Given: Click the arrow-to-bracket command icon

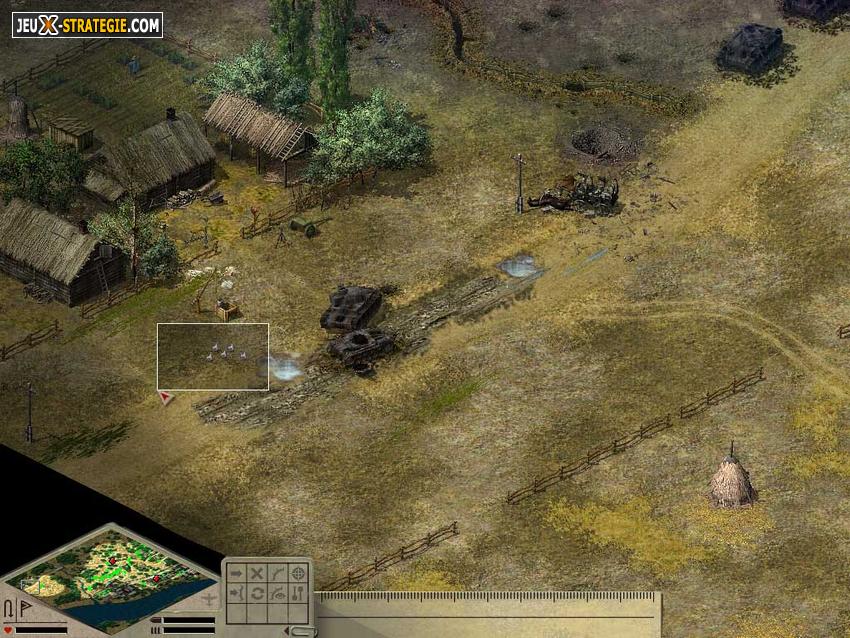Looking at the screenshot, I should pos(235,594).
